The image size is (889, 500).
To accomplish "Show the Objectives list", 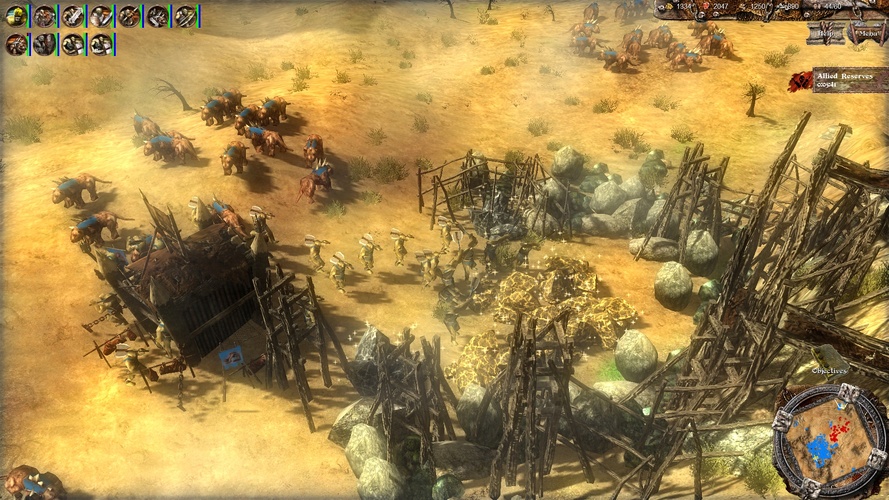I will [x=828, y=370].
